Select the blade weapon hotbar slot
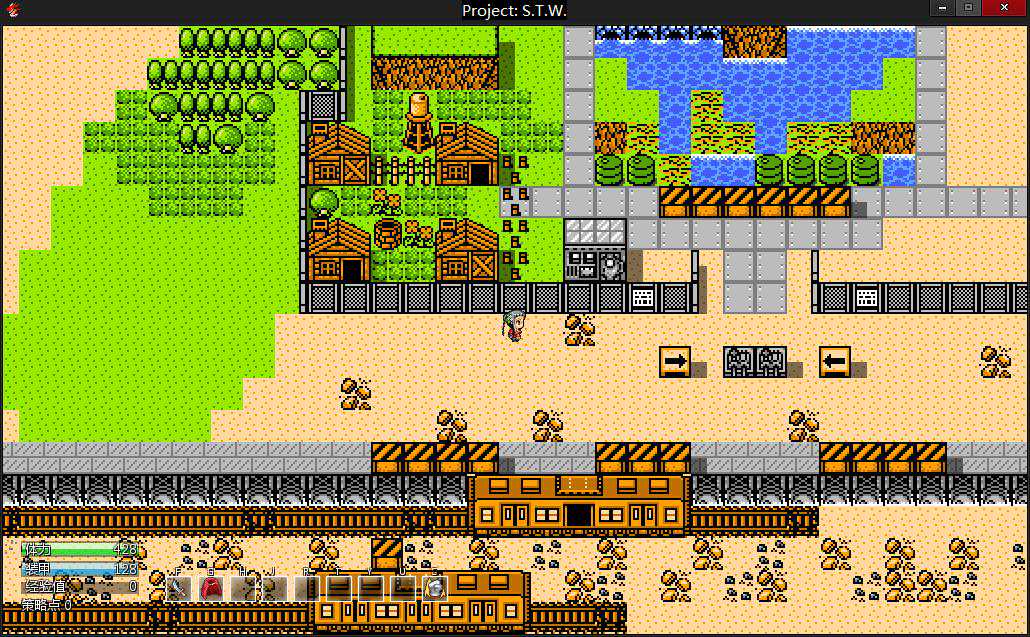Image resolution: width=1030 pixels, height=637 pixels. [x=179, y=588]
